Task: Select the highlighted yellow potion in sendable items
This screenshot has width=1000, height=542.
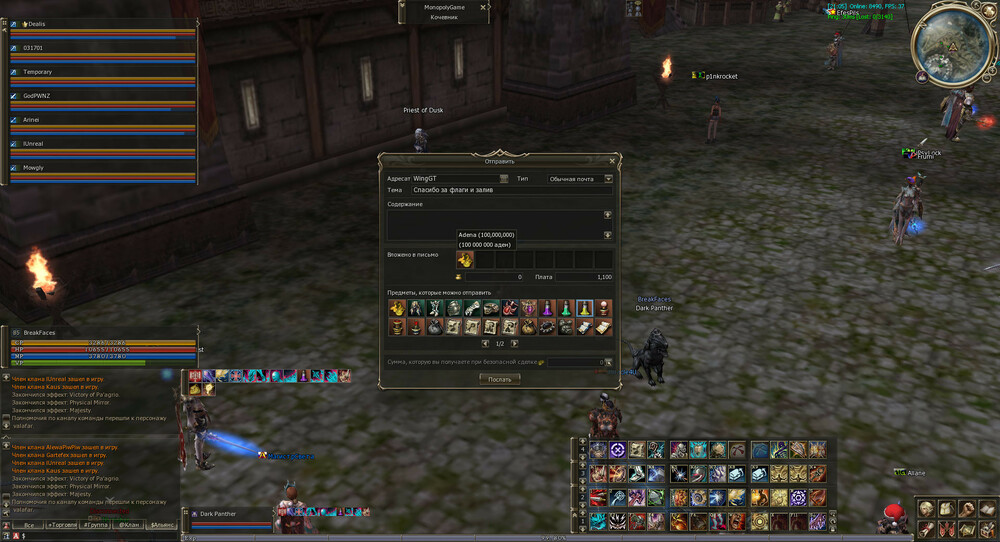Action: (584, 308)
